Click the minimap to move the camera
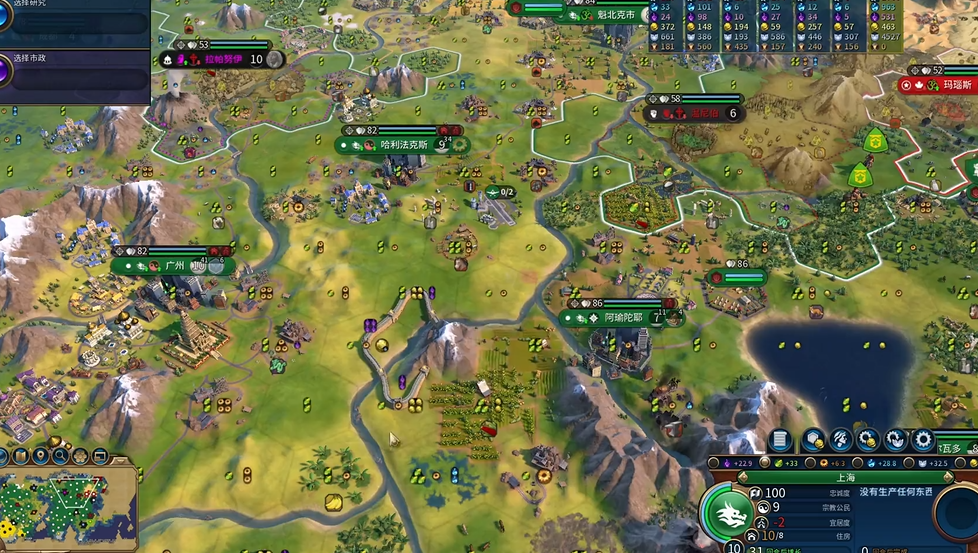The width and height of the screenshot is (978, 553). (68, 508)
